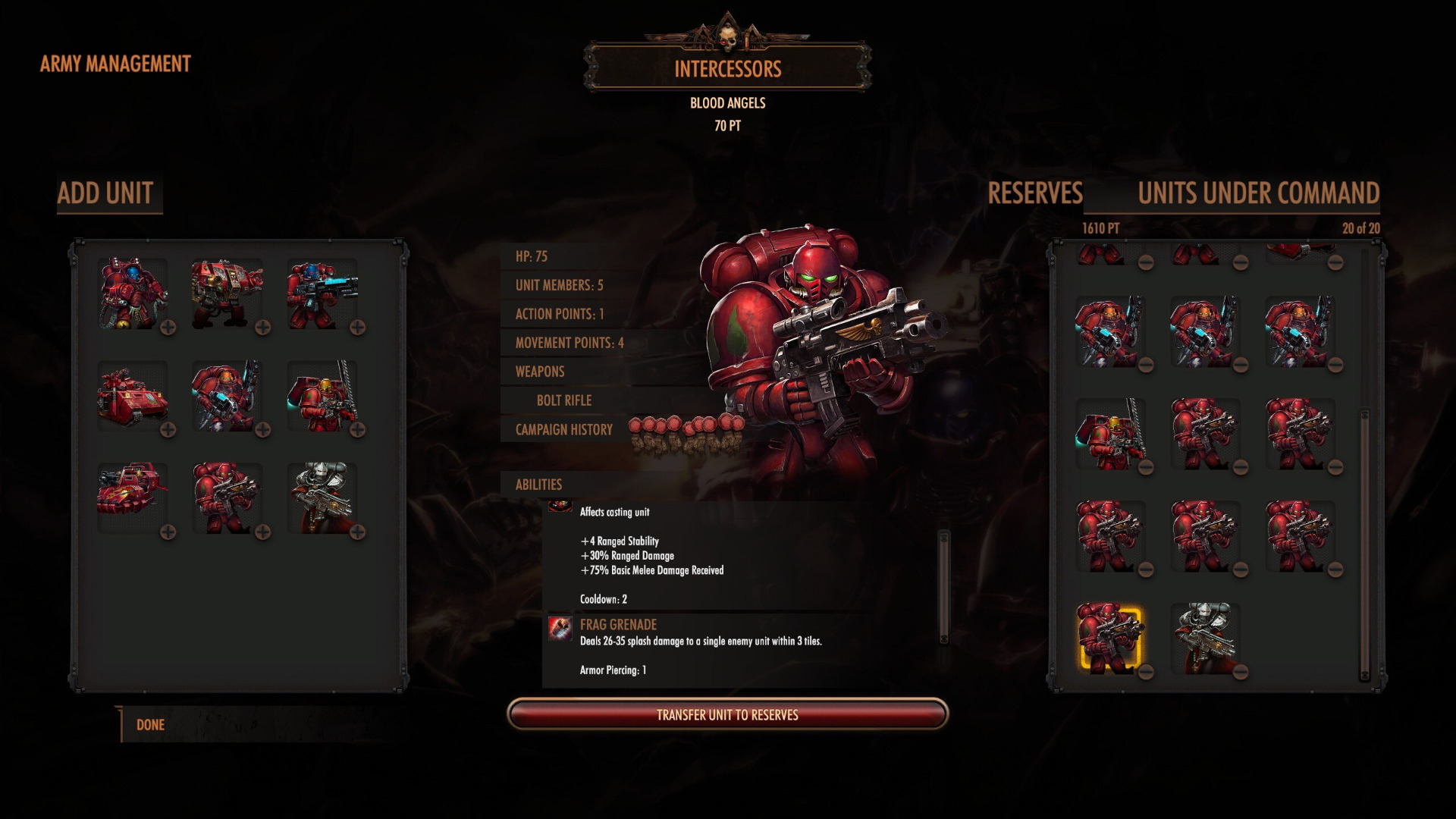Open the Units Under Command tab
Screen dimensions: 1456x819
pyautogui.click(x=1258, y=193)
